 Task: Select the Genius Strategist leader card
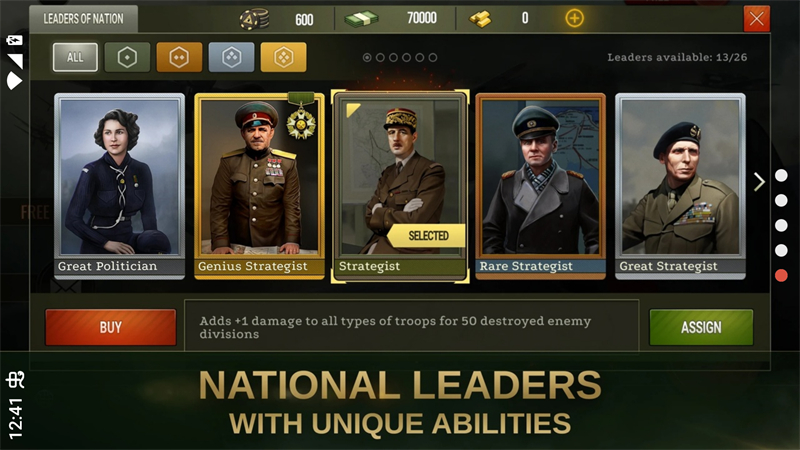(x=259, y=185)
